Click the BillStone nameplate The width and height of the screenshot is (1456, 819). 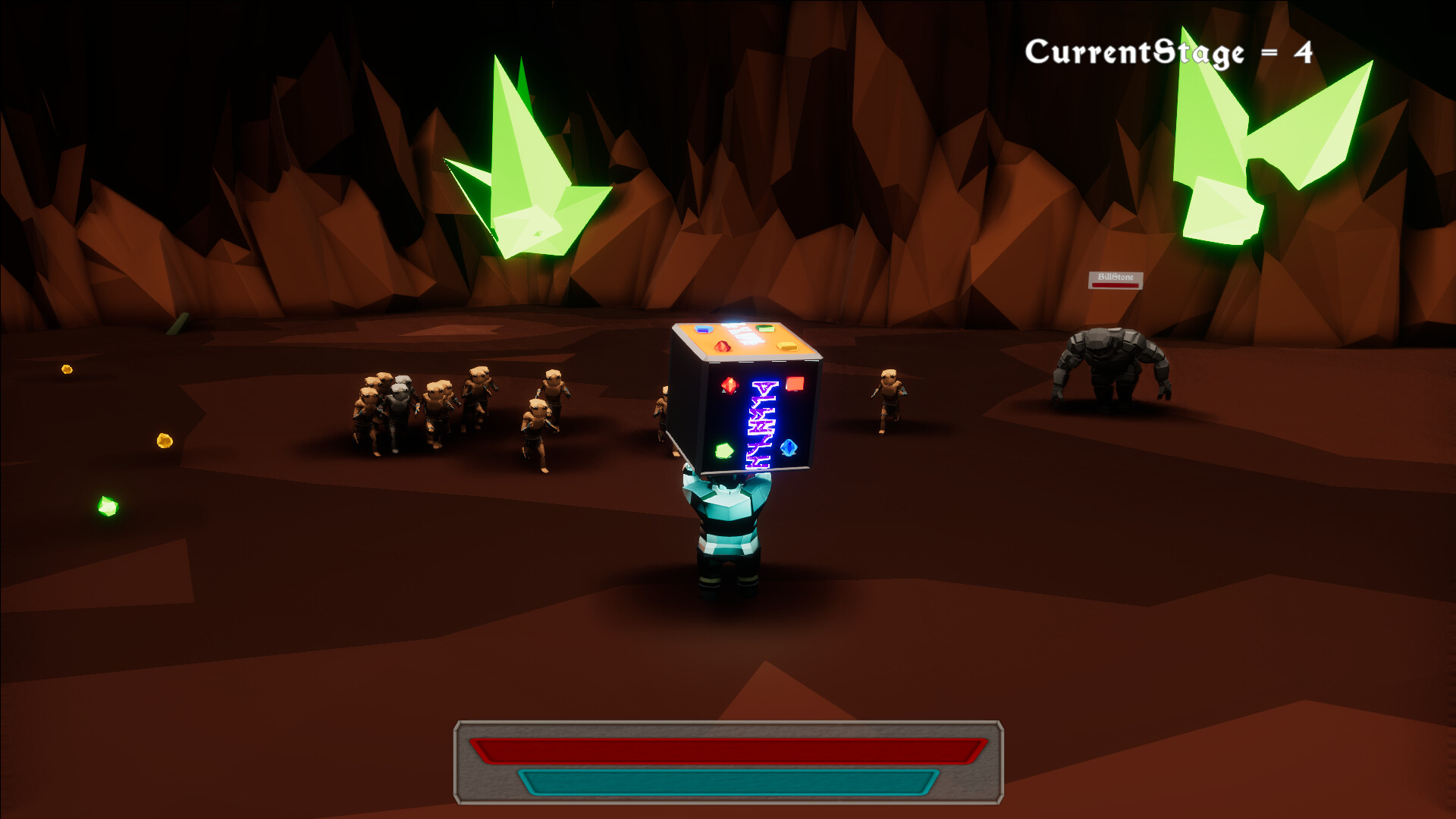coord(1116,276)
